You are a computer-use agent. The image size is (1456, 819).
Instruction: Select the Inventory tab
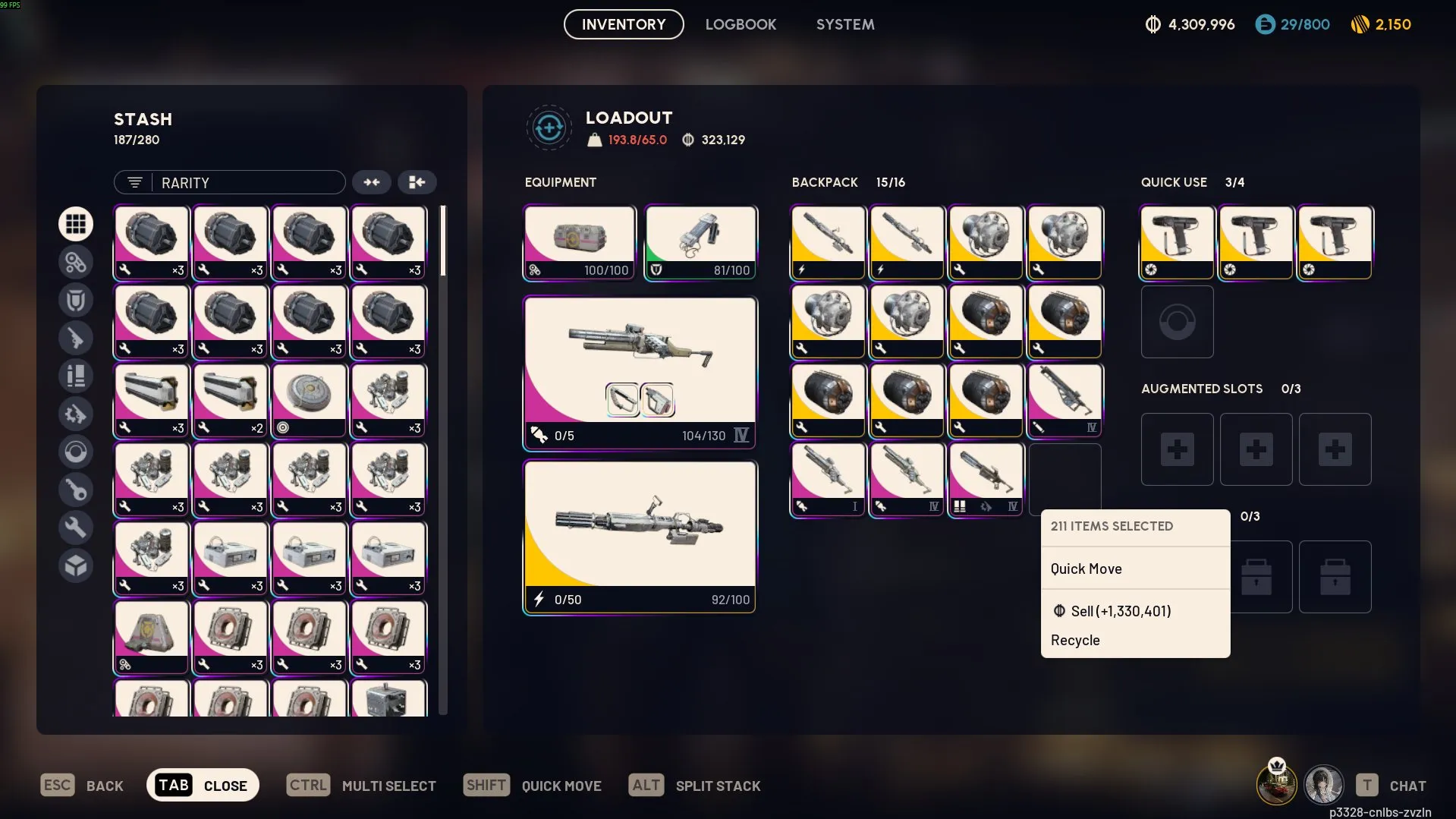(624, 24)
